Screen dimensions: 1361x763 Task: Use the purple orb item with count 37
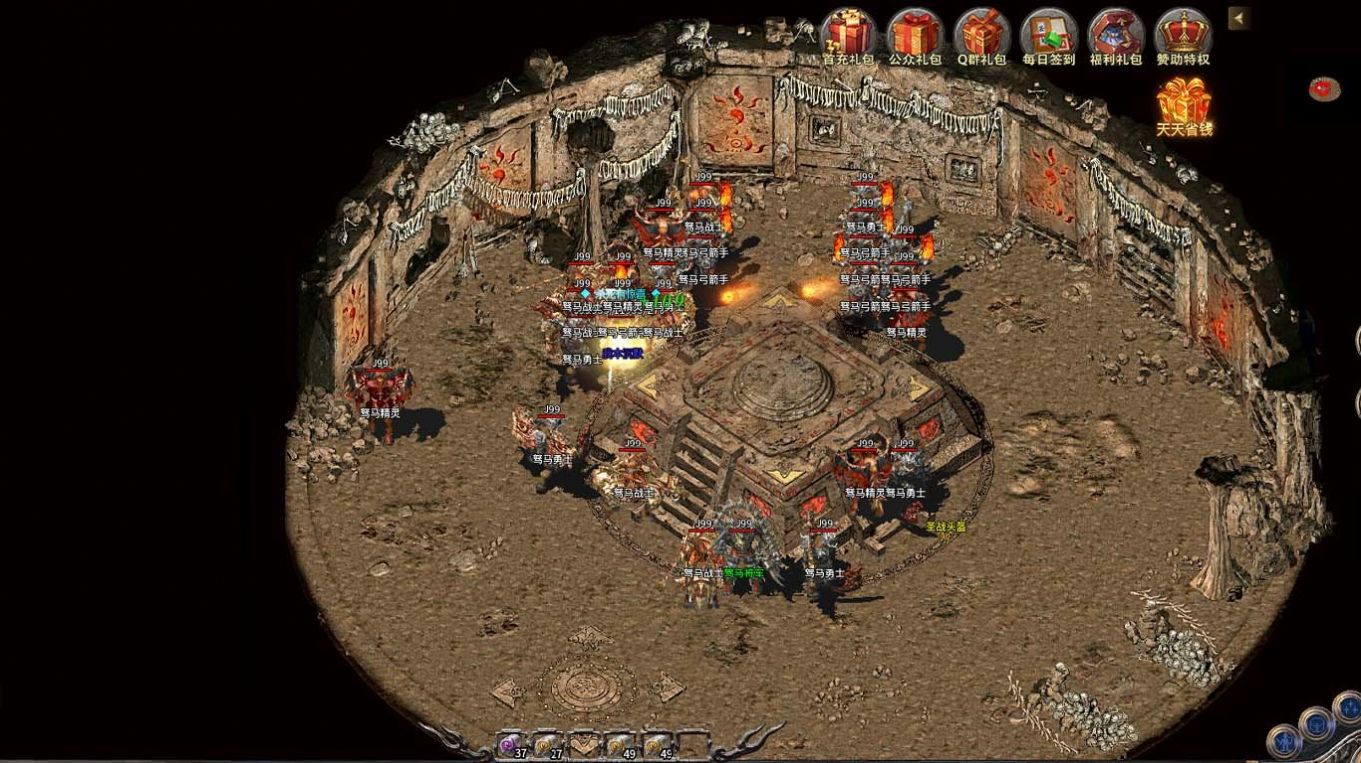point(510,745)
